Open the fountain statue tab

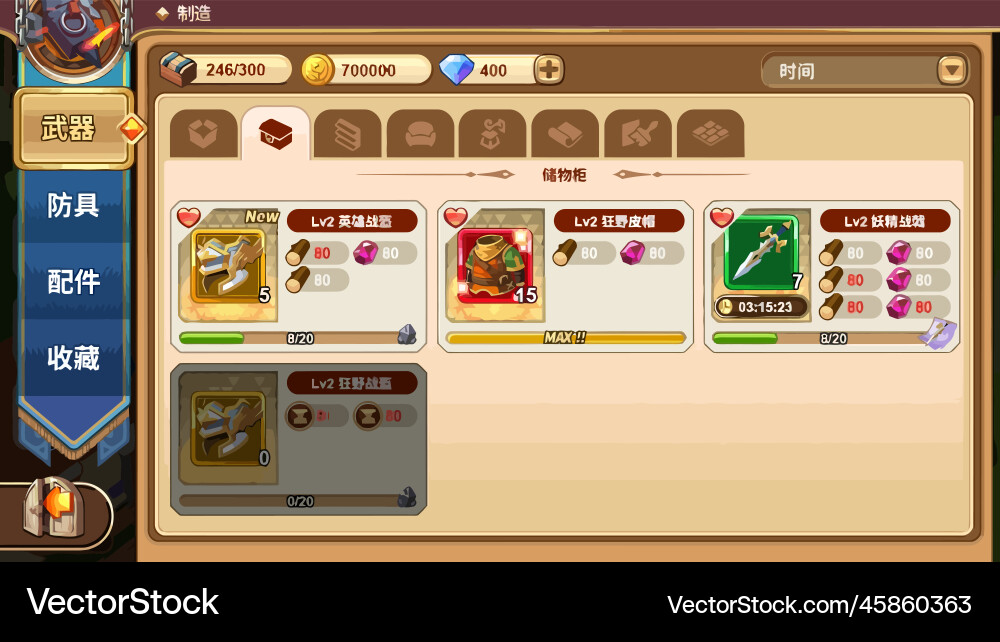click(x=492, y=134)
